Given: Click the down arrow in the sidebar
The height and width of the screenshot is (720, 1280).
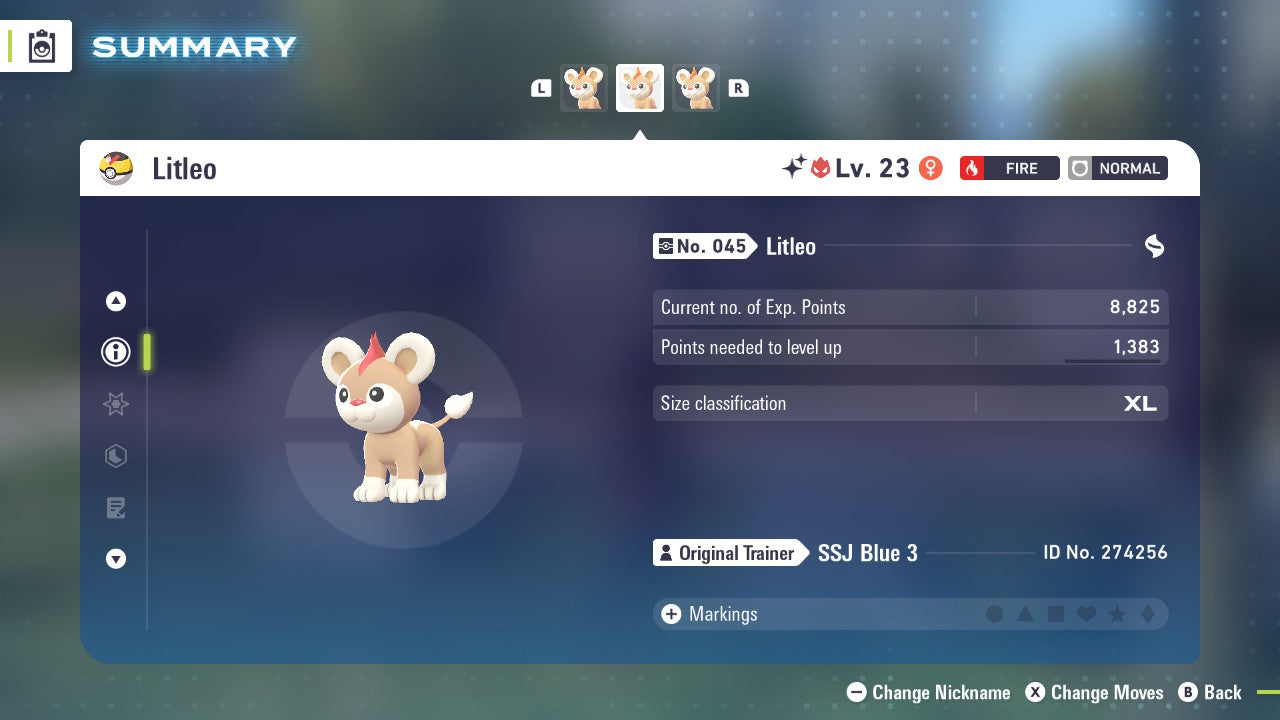Looking at the screenshot, I should tap(116, 559).
